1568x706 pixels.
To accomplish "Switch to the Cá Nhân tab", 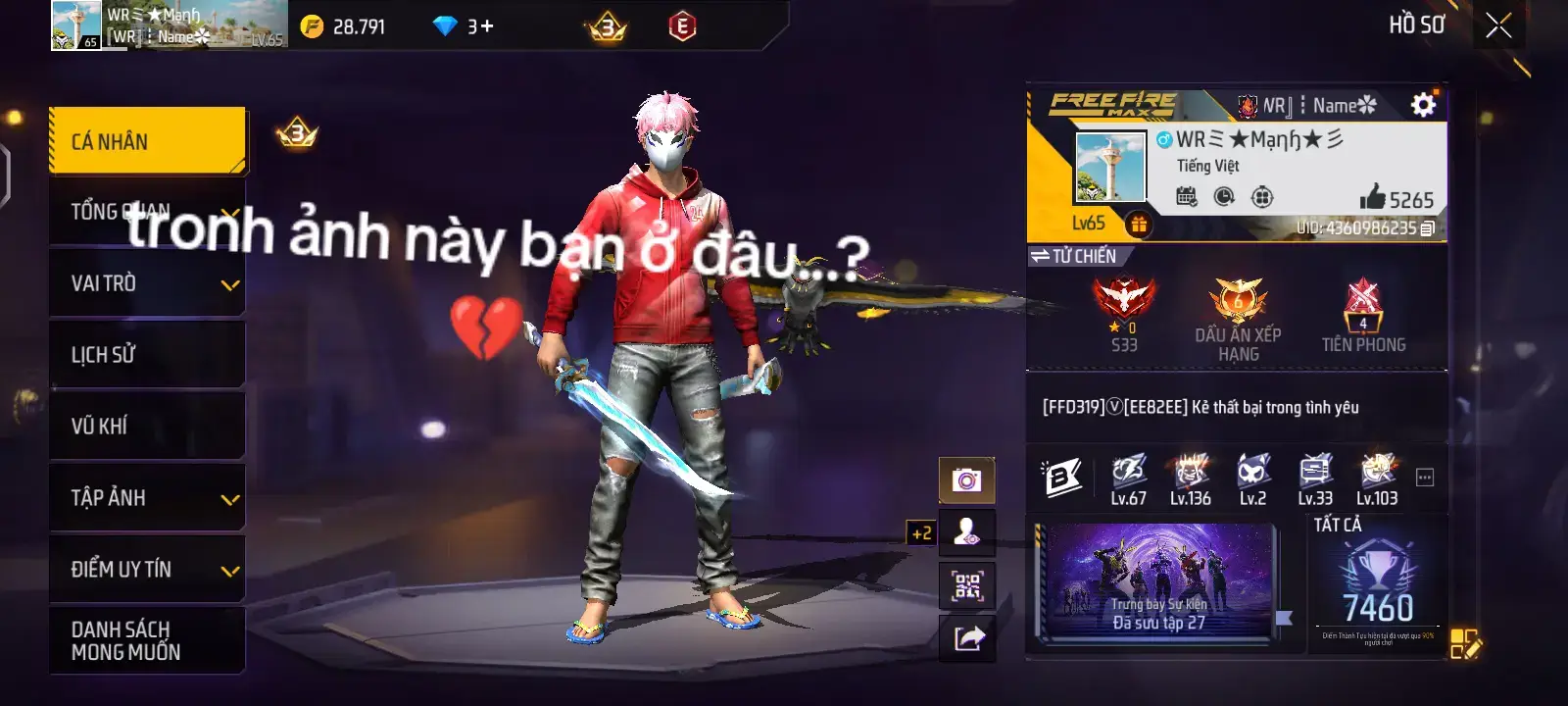I will (x=145, y=140).
